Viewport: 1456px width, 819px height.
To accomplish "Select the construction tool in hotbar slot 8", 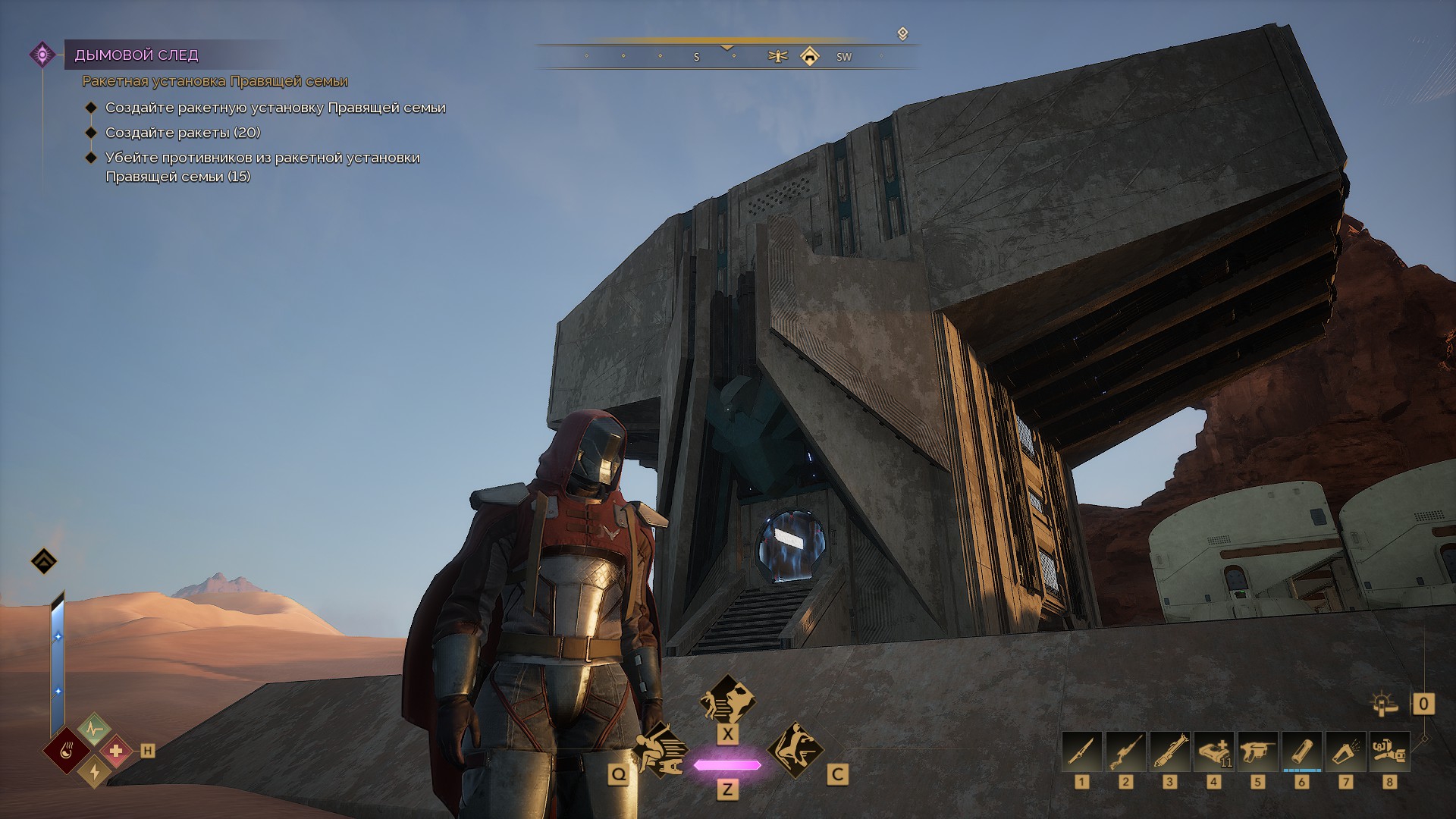I will pos(1389,751).
